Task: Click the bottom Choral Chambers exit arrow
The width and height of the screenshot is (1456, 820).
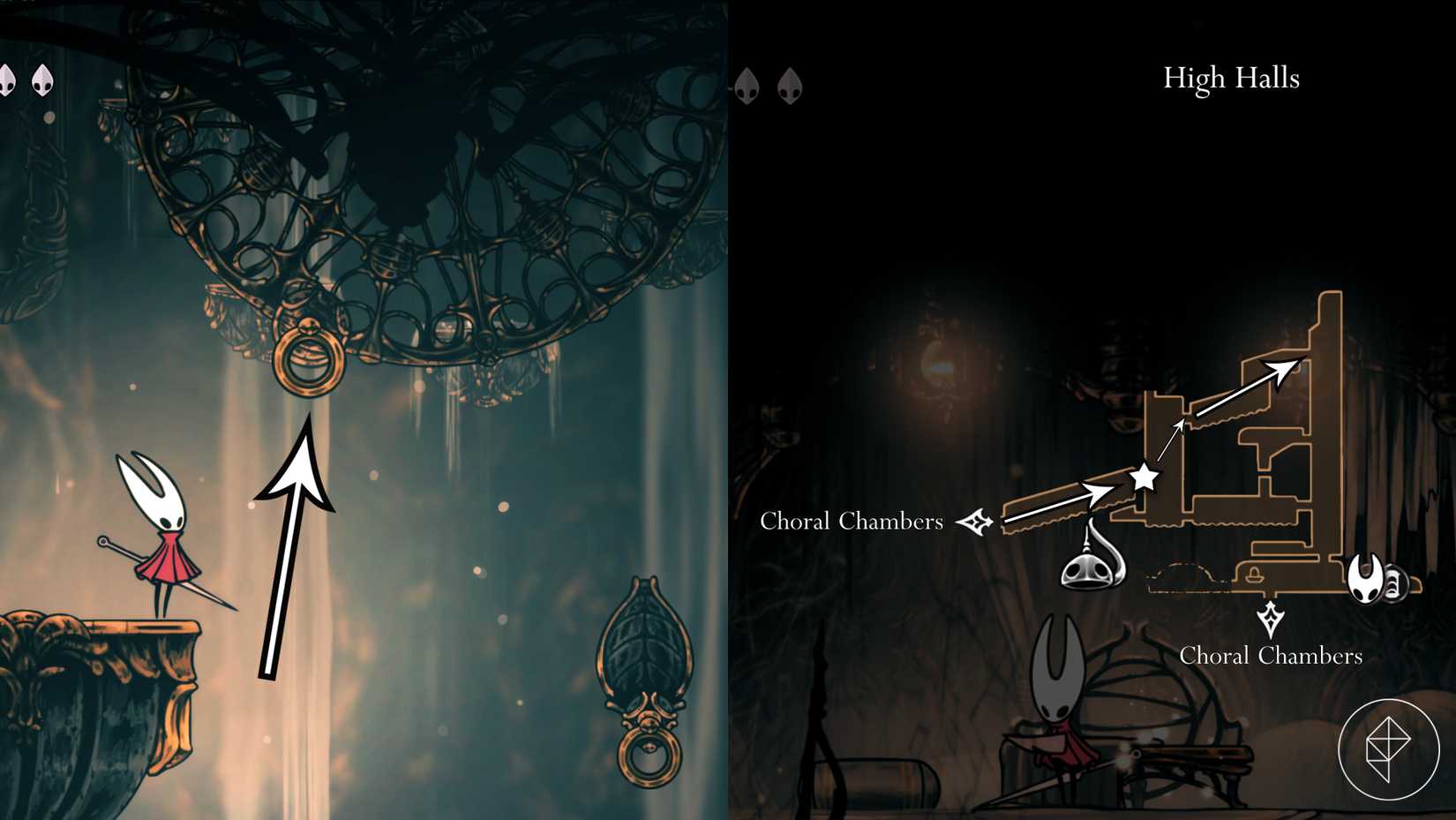Action: 1270,619
